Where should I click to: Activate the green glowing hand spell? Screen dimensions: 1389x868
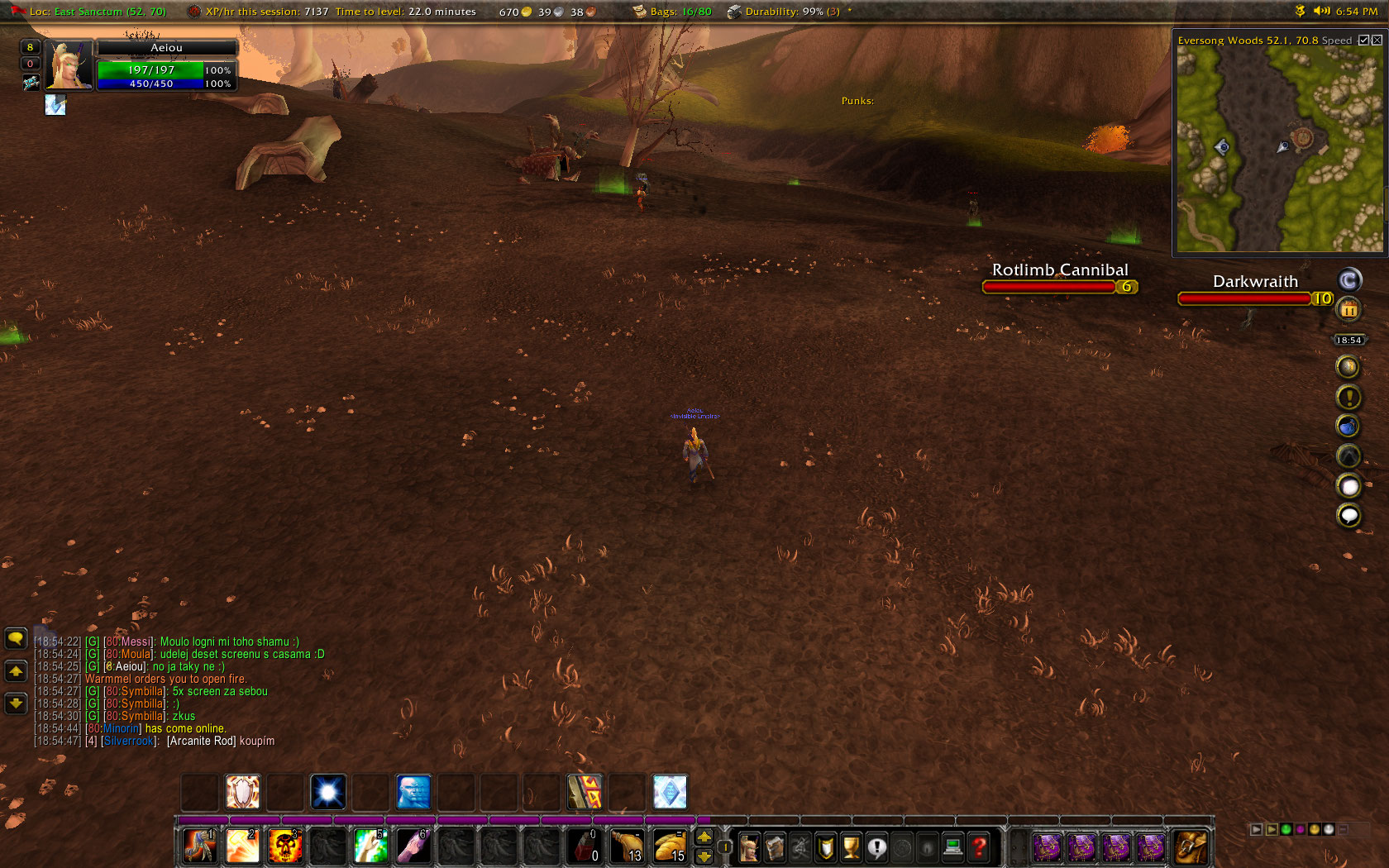point(370,847)
